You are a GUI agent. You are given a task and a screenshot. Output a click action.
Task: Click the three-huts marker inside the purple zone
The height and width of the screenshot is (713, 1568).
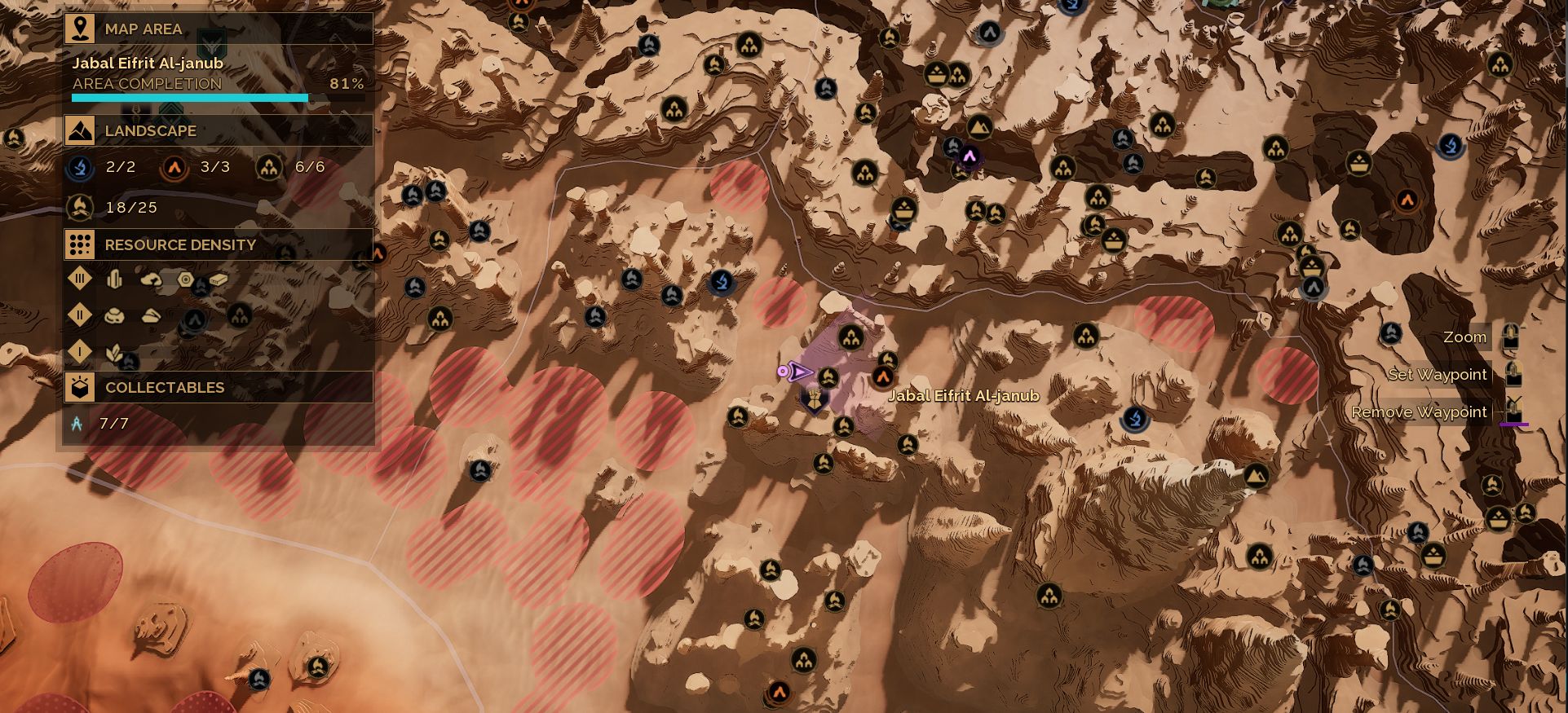(x=851, y=337)
